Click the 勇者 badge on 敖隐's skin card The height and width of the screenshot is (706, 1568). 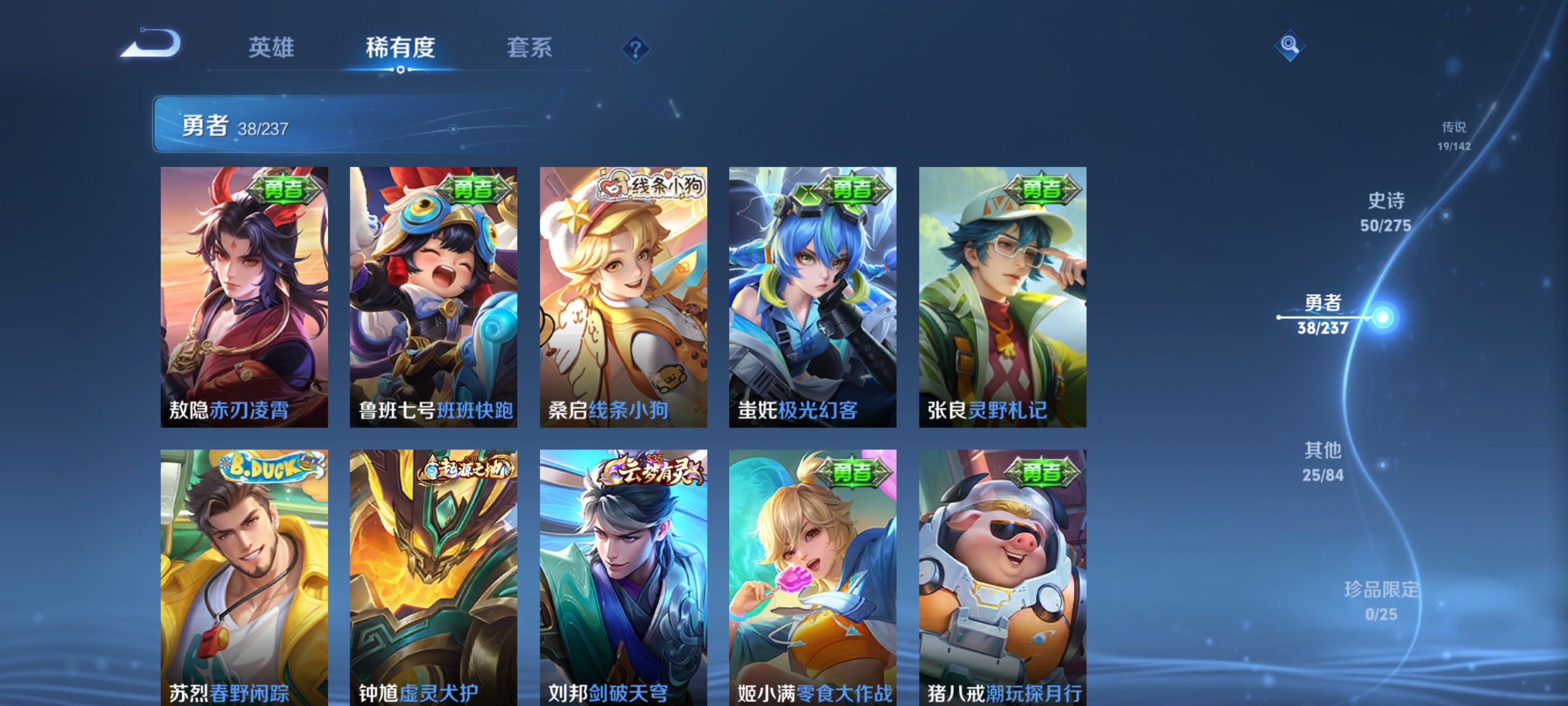(284, 189)
